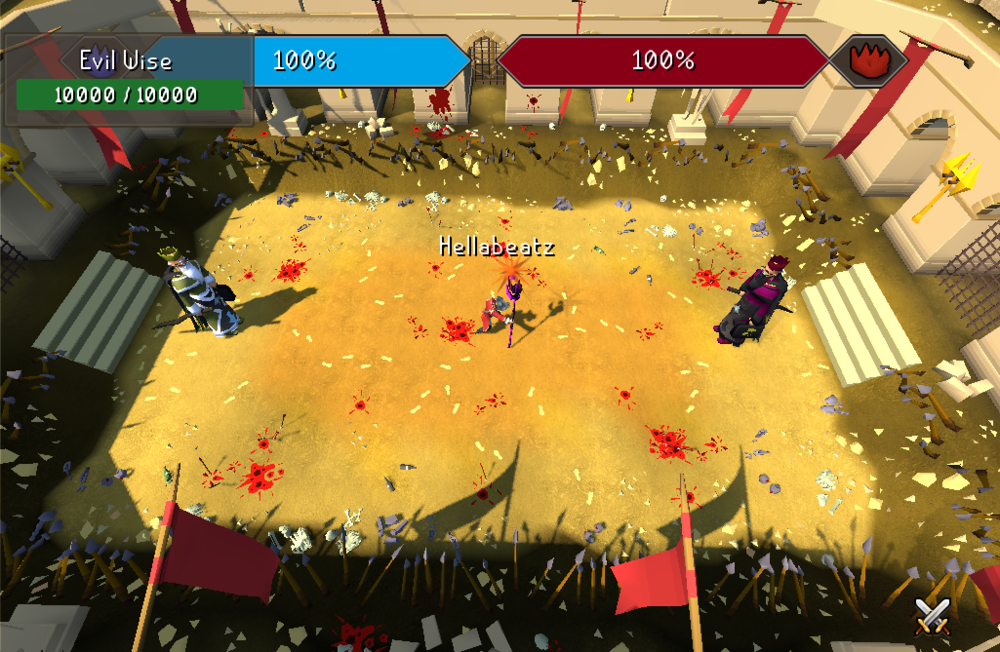Click the crossed swords combat icon
This screenshot has width=1000, height=652.
(931, 614)
